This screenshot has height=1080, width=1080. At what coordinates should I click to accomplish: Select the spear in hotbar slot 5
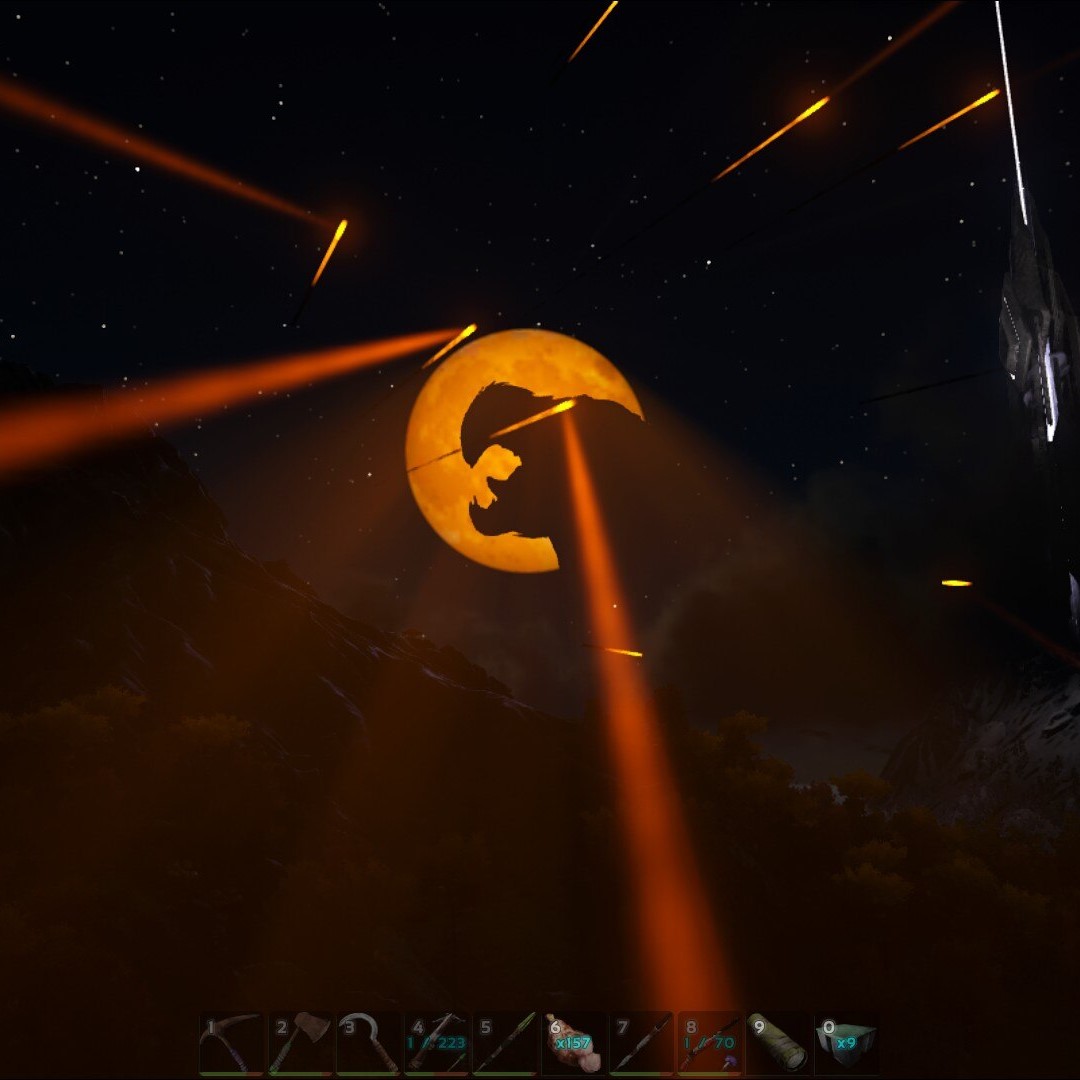pyautogui.click(x=505, y=1042)
